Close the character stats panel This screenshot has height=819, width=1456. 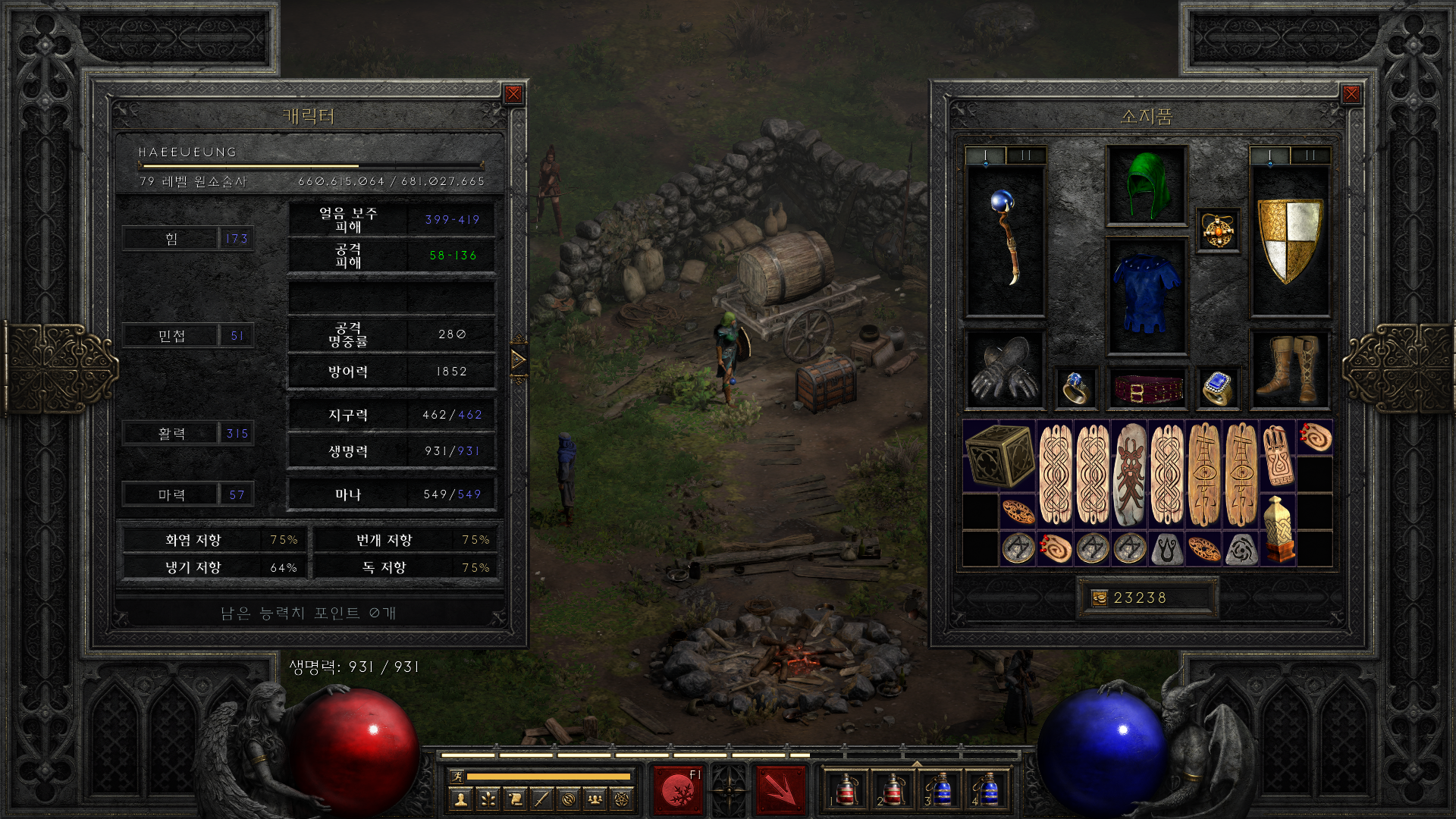pos(513,94)
